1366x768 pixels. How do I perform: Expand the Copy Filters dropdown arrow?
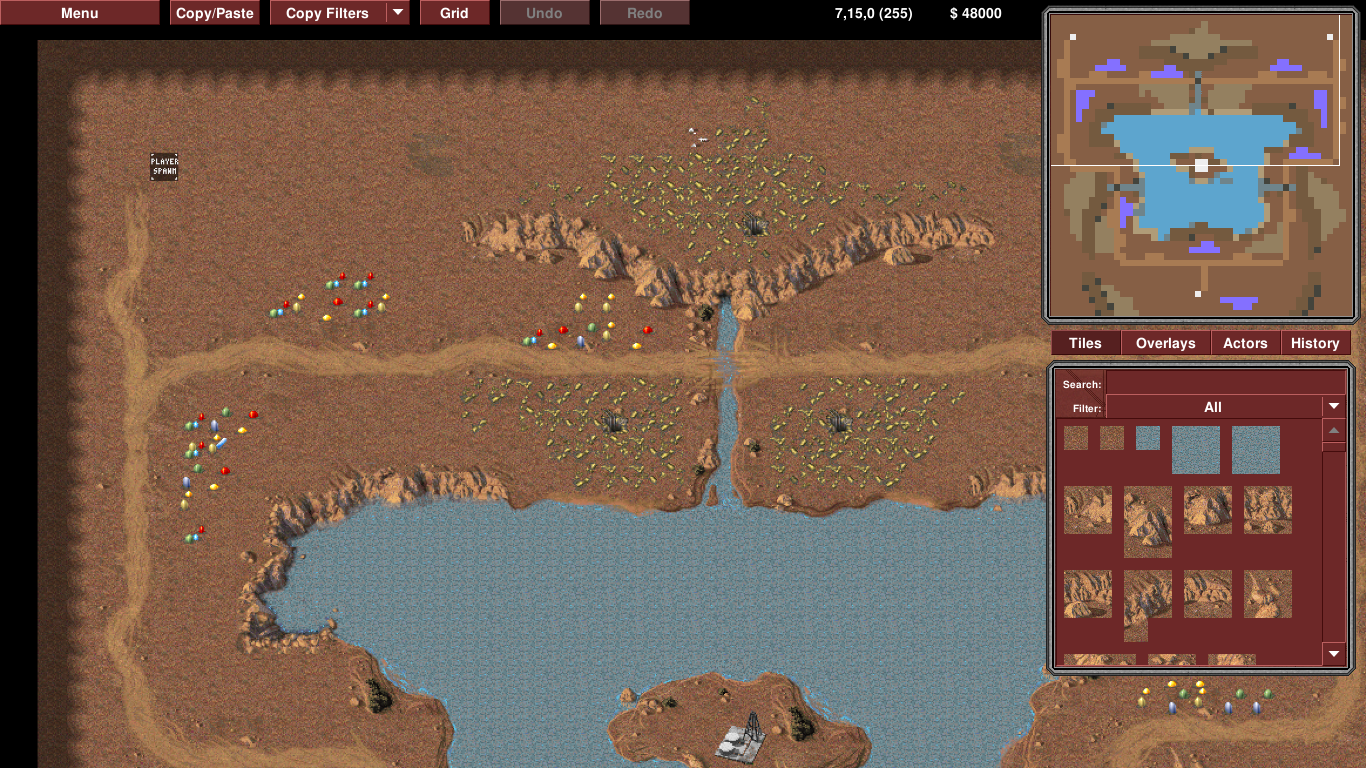point(398,13)
